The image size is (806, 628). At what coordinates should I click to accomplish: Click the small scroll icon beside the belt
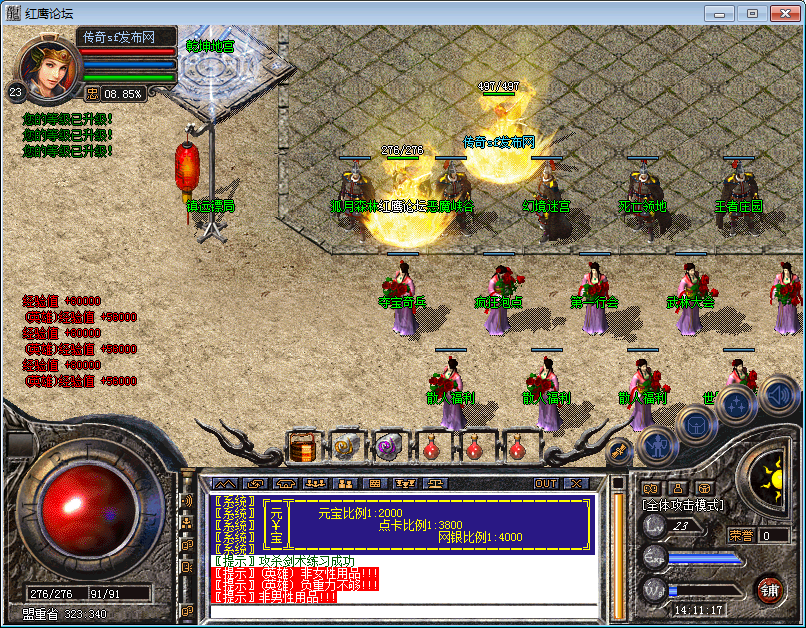tap(618, 452)
